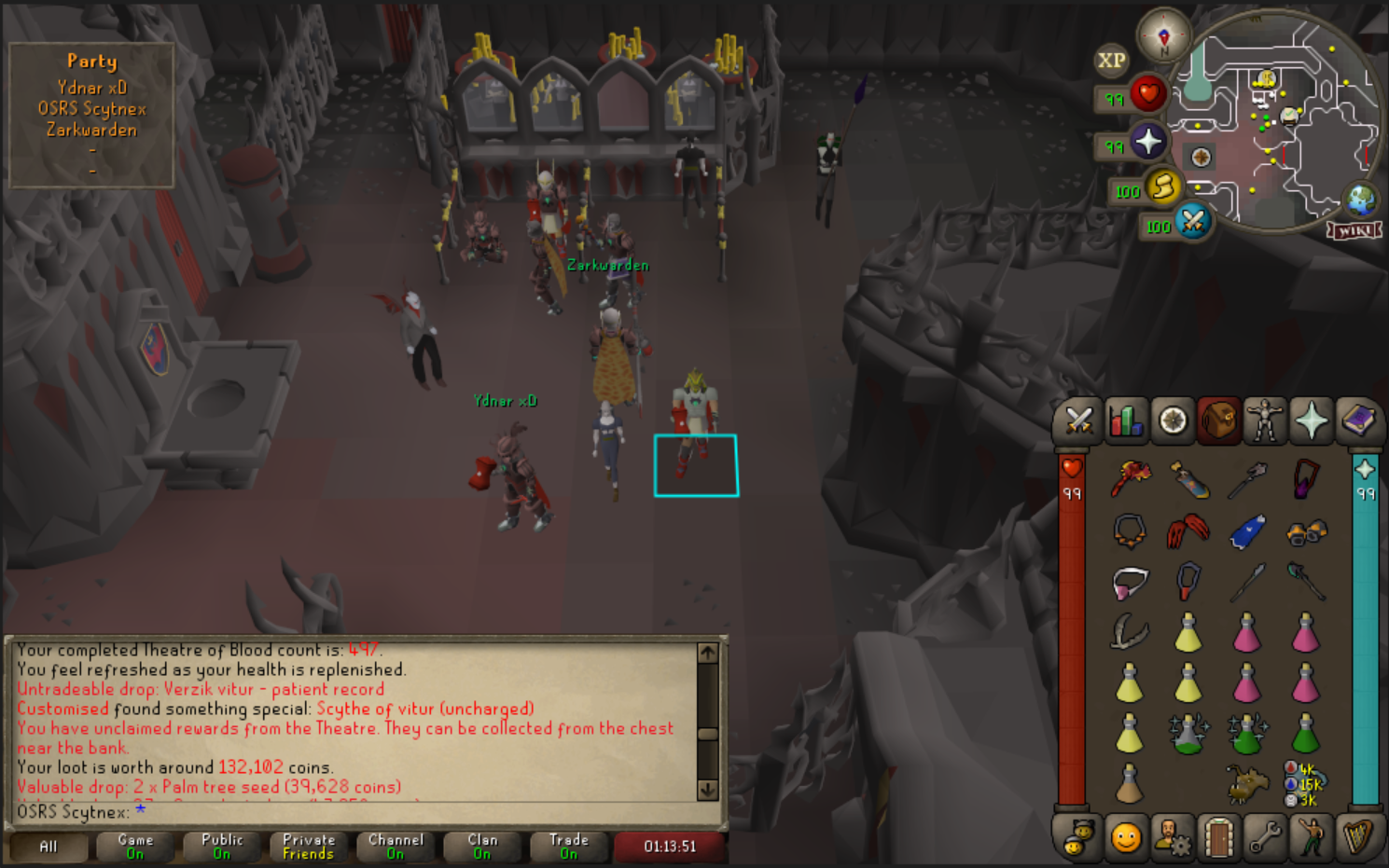Activate quick prayers via the prayer orb

click(x=1148, y=142)
